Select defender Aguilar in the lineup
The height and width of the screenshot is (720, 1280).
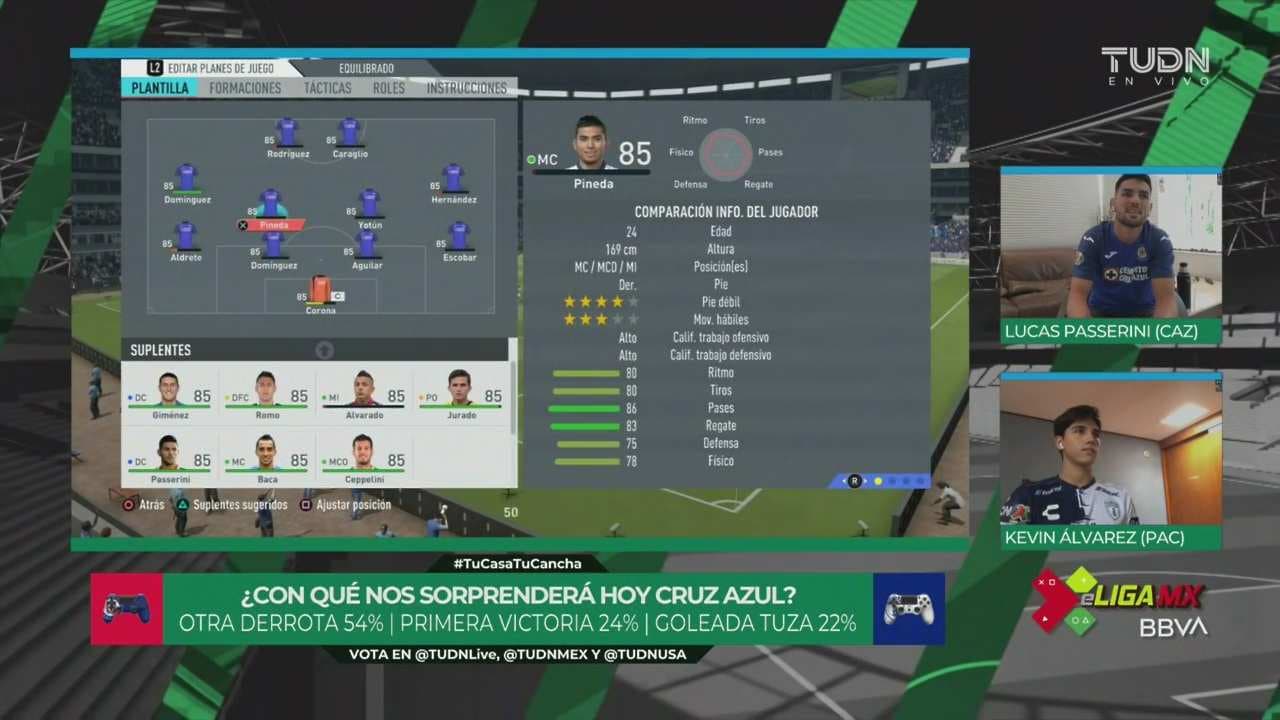coord(367,245)
